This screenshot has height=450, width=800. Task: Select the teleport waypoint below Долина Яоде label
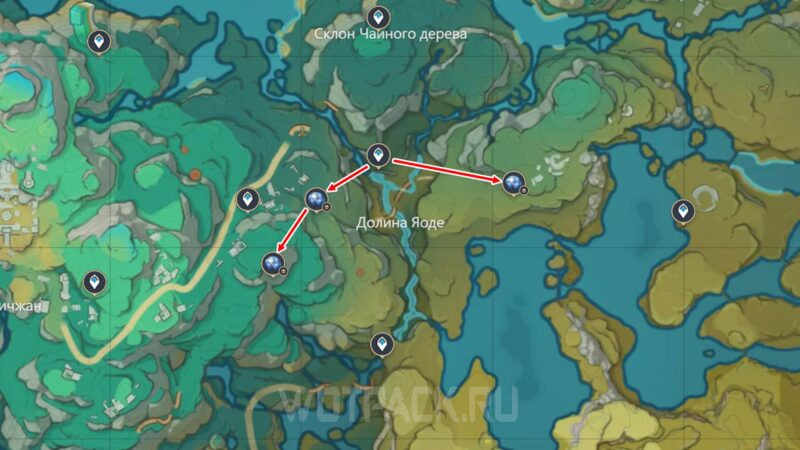[380, 345]
